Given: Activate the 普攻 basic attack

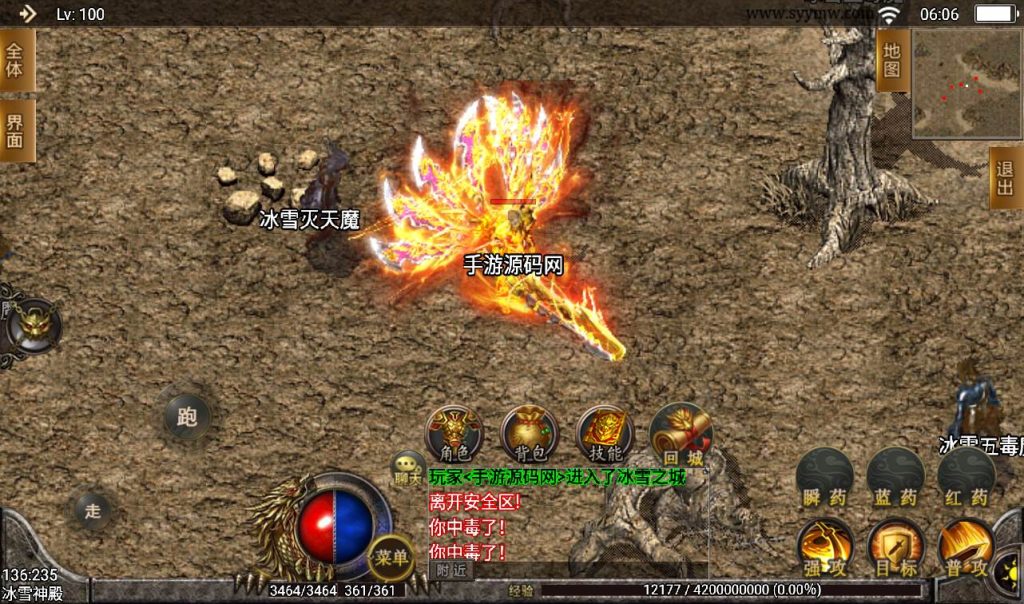Looking at the screenshot, I should click(x=966, y=546).
